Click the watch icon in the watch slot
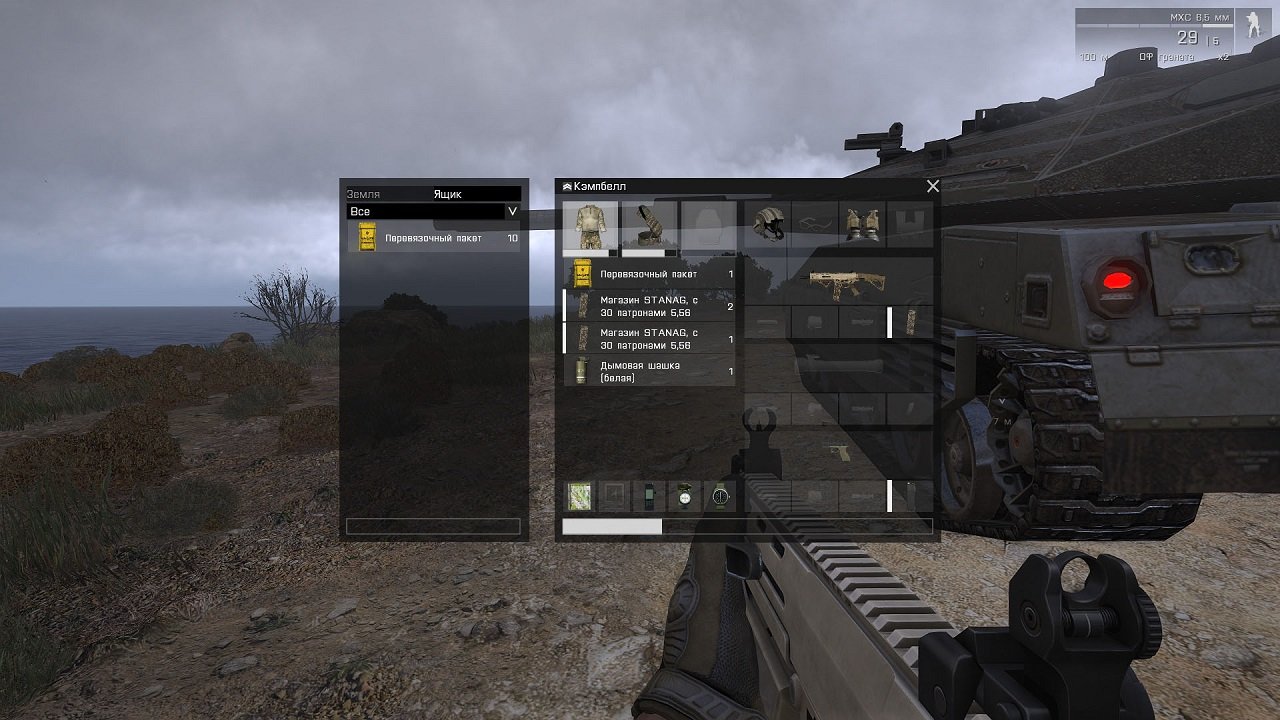1280x720 pixels. tap(718, 495)
